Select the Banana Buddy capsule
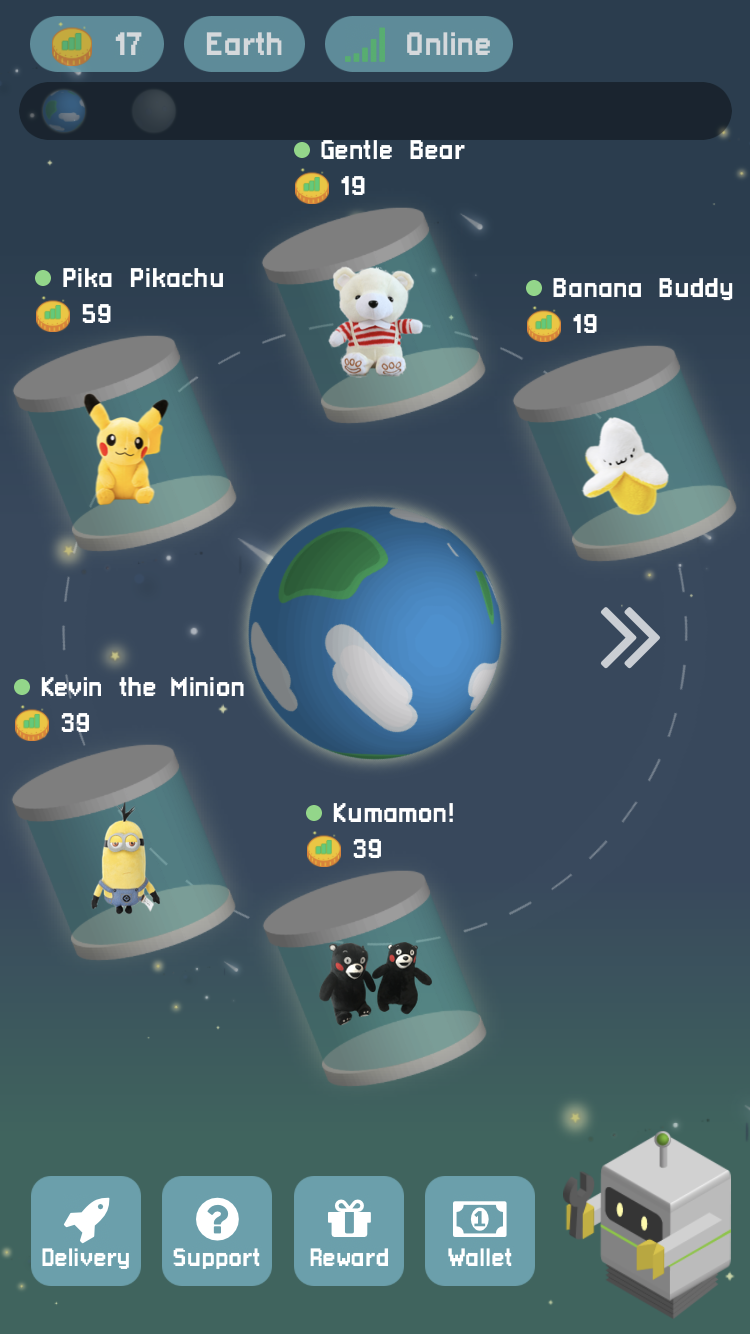 click(x=624, y=455)
